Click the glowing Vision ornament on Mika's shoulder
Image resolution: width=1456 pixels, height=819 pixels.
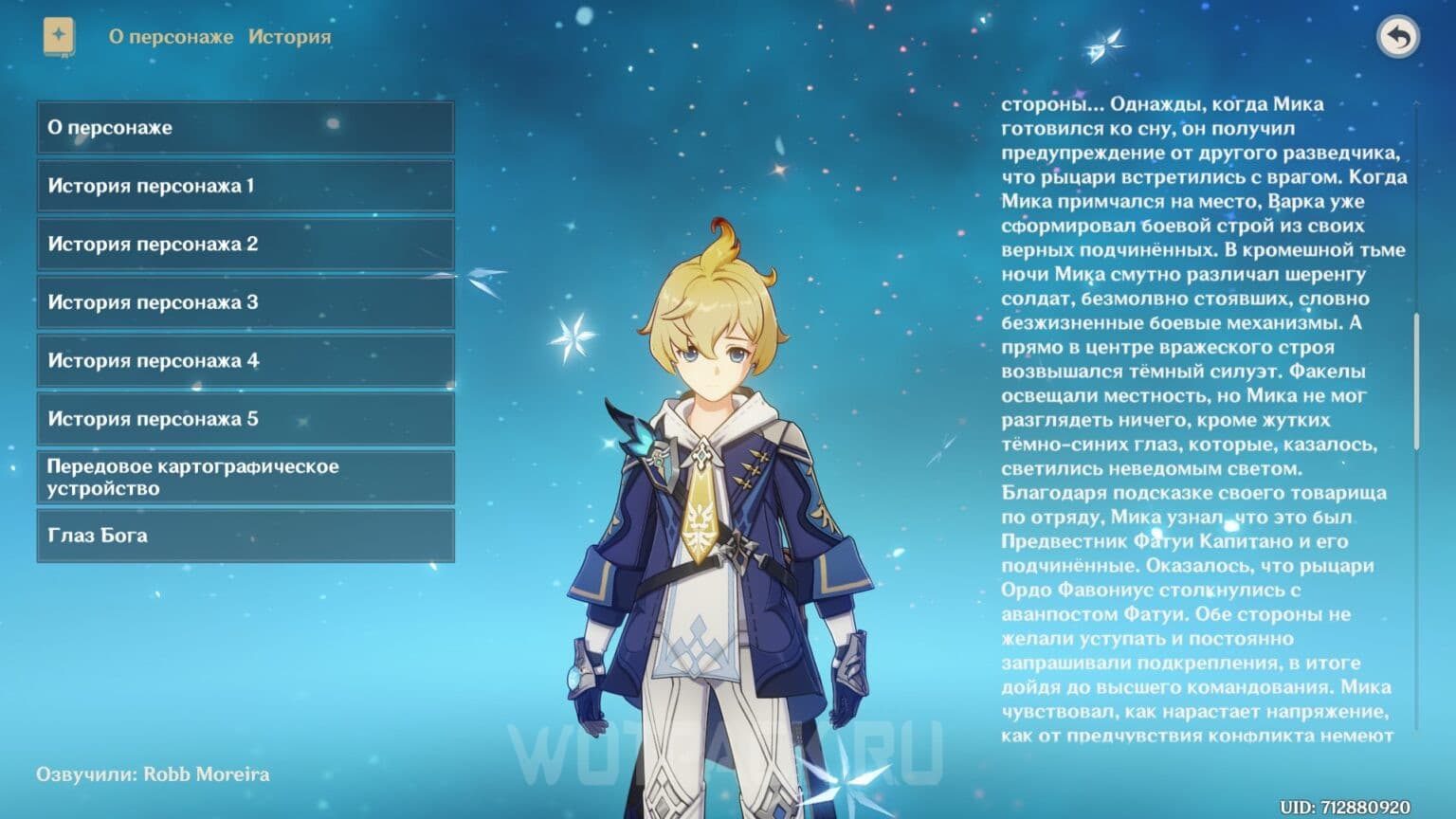tap(641, 441)
